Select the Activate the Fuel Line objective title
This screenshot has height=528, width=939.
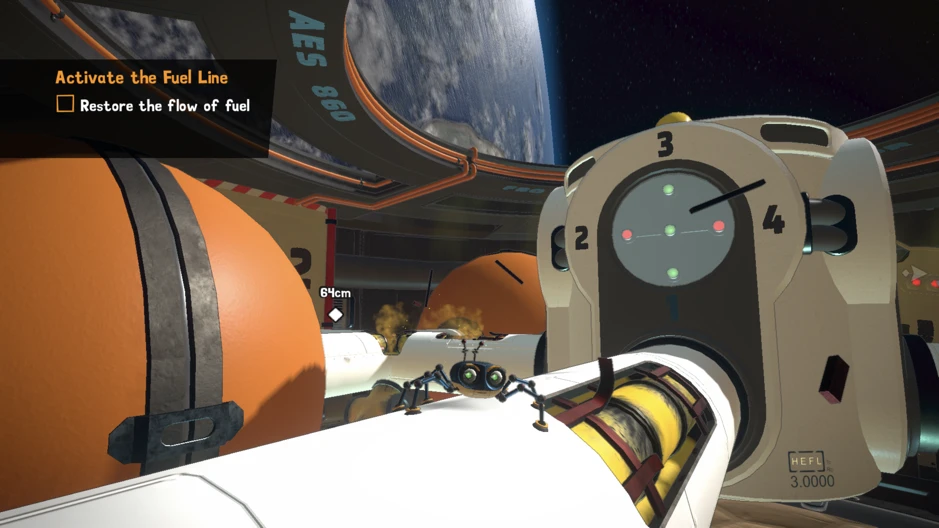coord(141,77)
